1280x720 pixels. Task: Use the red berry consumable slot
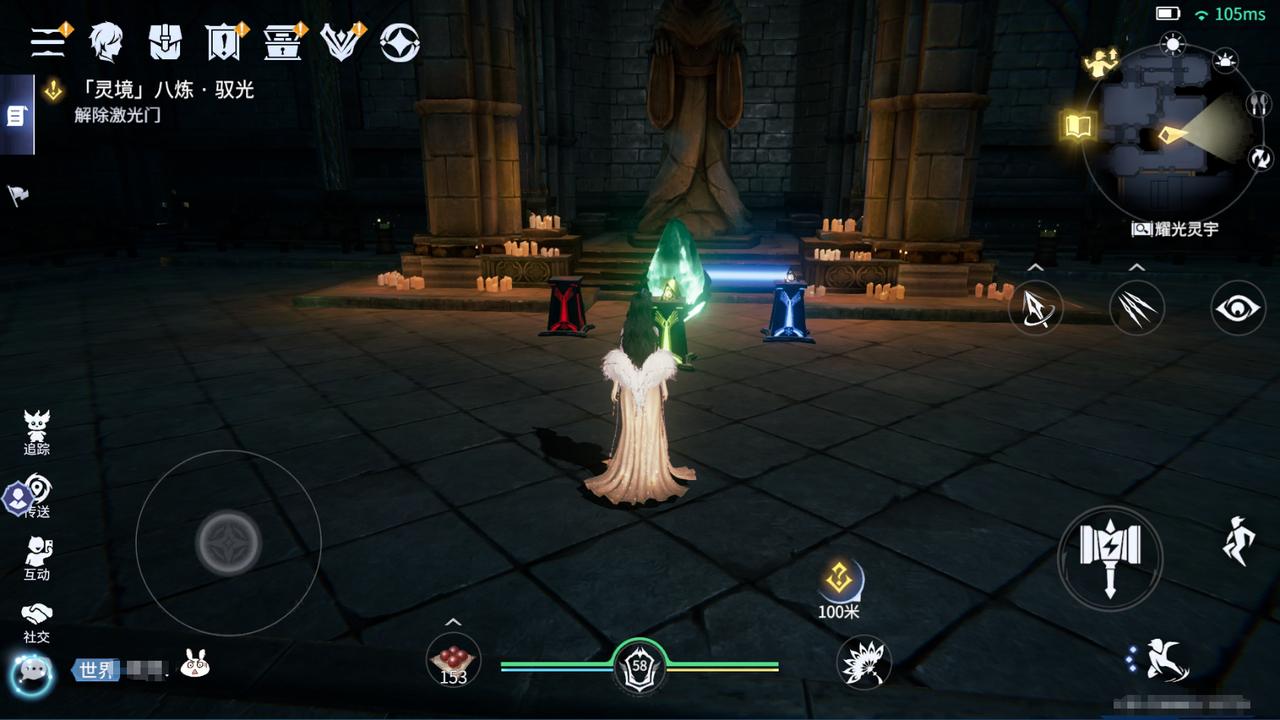[453, 661]
